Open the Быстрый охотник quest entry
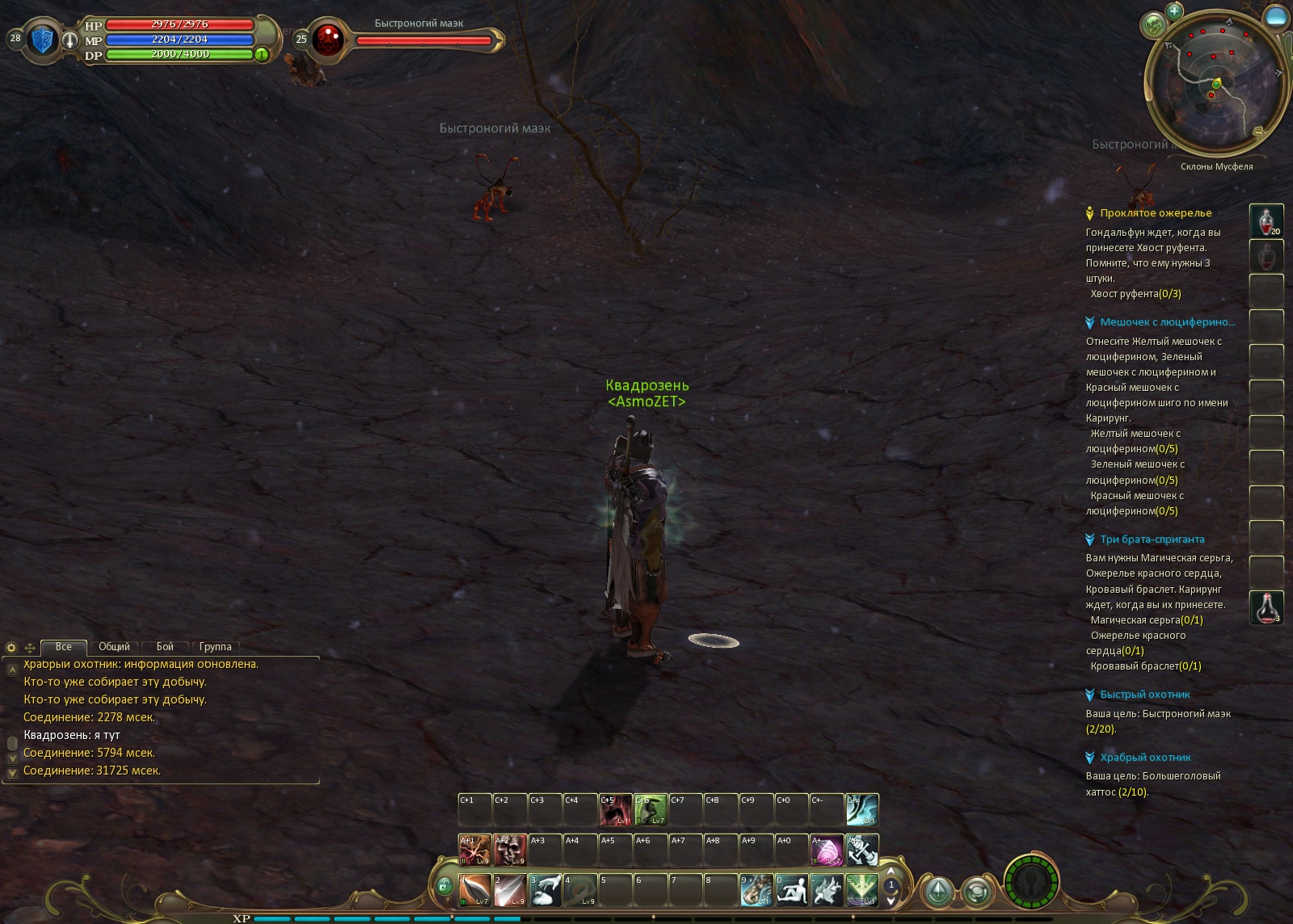The width and height of the screenshot is (1293, 924). tap(1144, 695)
